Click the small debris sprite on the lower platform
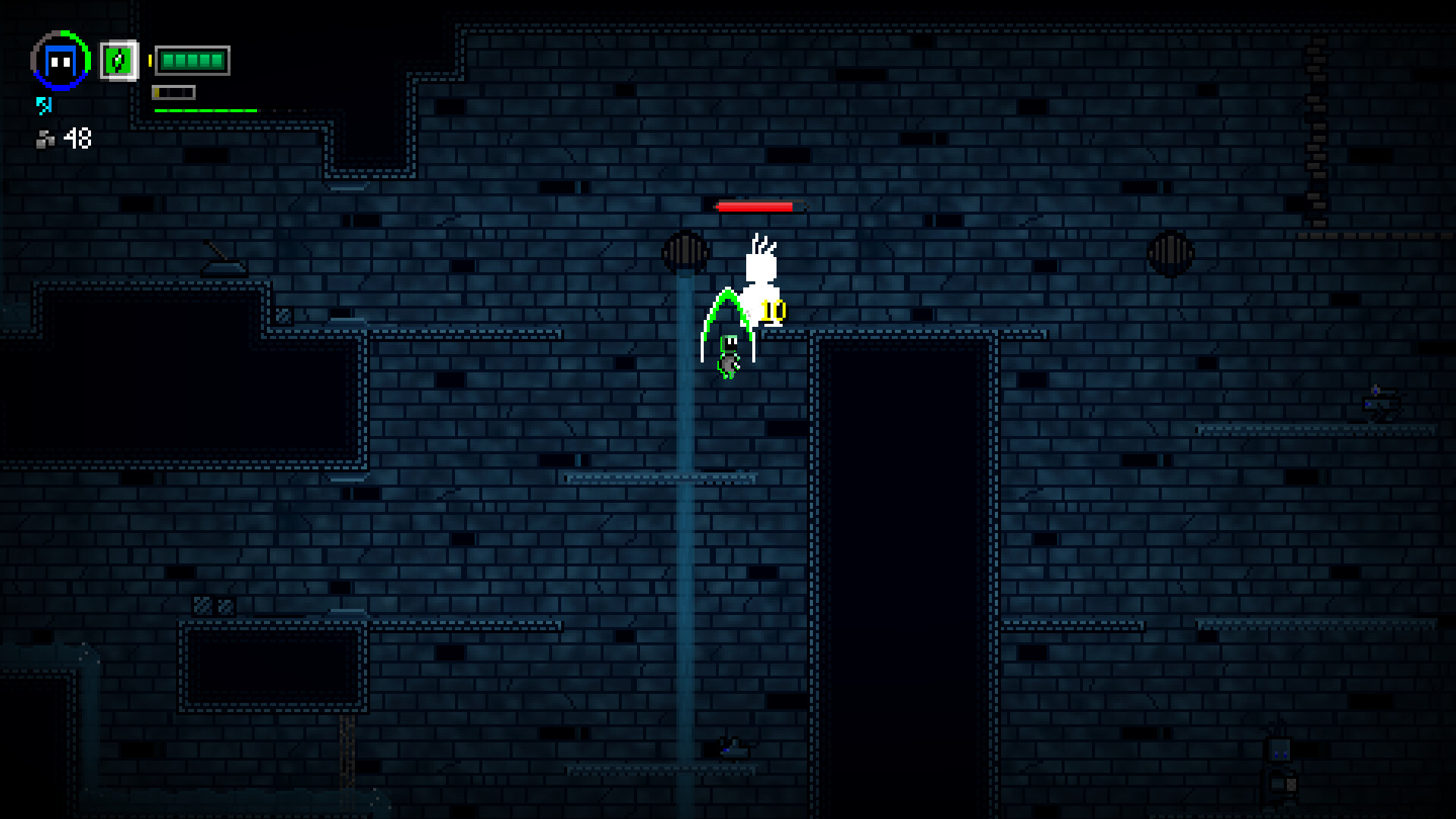 732,749
